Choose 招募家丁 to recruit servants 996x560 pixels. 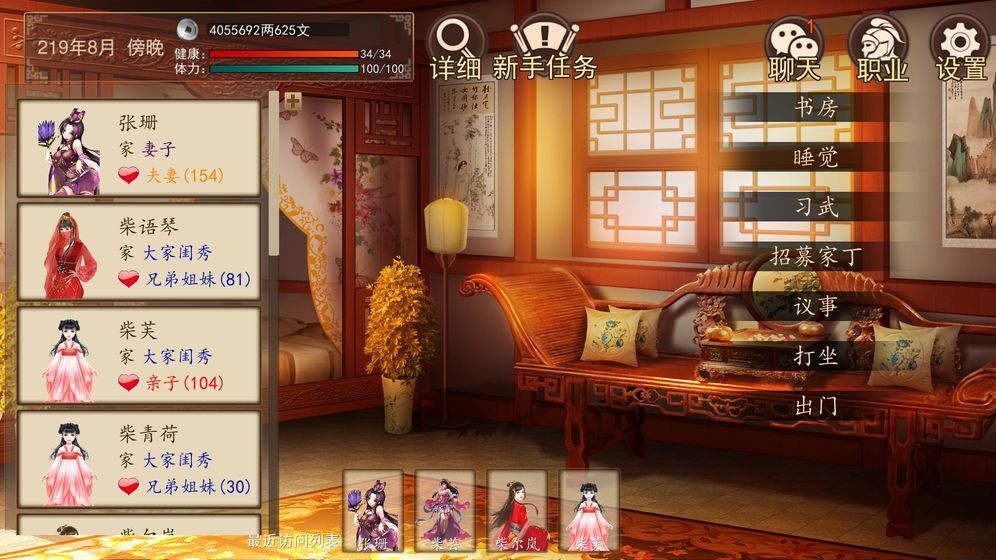(x=815, y=257)
